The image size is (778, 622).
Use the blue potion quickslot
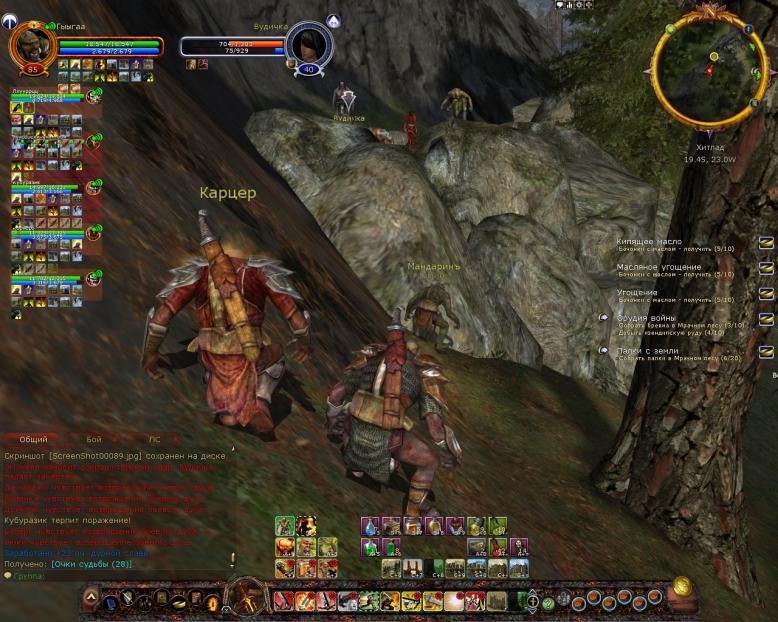tap(370, 526)
